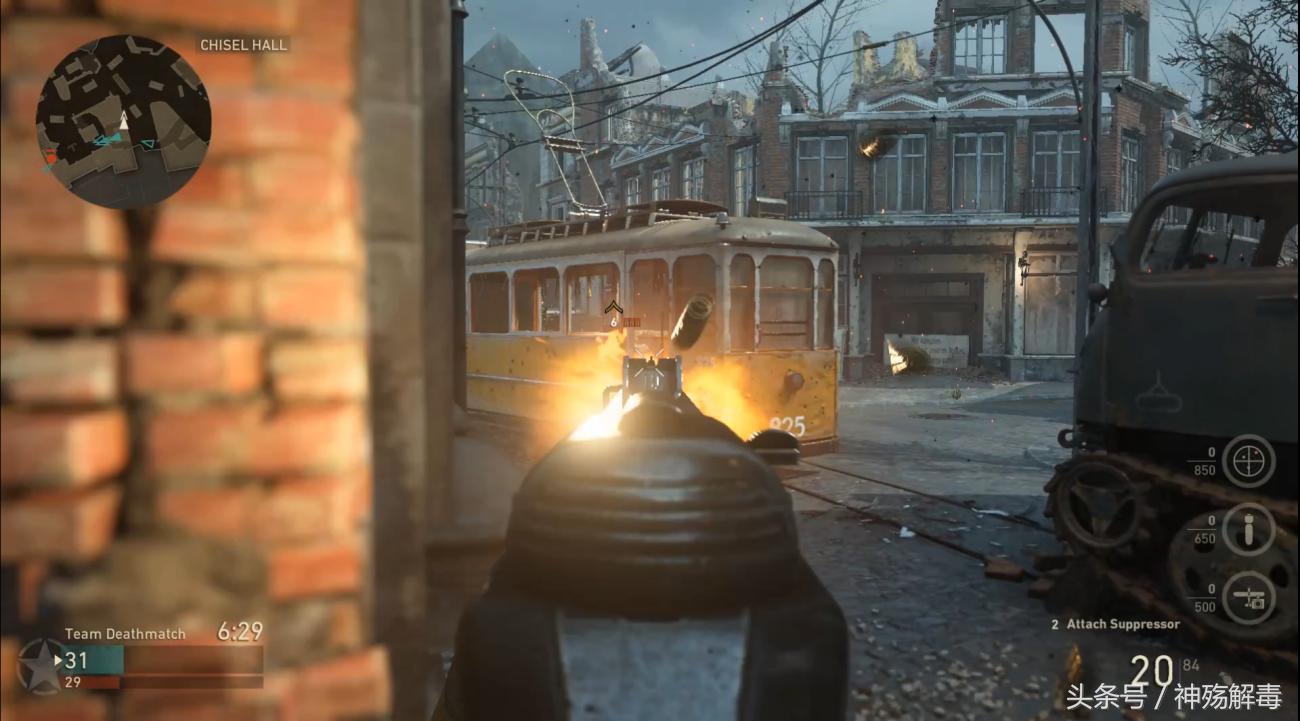Click the enemy health bar above the tram

pos(631,322)
